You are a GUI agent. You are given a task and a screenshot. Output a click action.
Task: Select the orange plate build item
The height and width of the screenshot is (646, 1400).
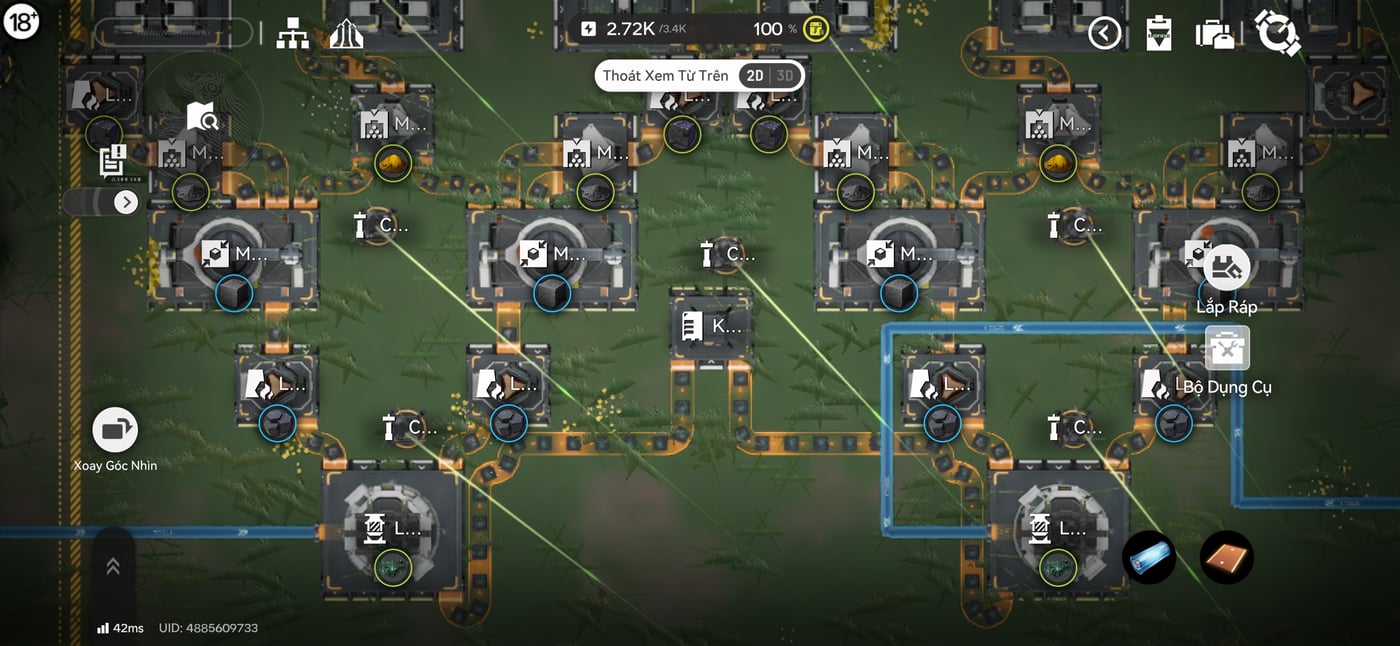(x=1226, y=557)
